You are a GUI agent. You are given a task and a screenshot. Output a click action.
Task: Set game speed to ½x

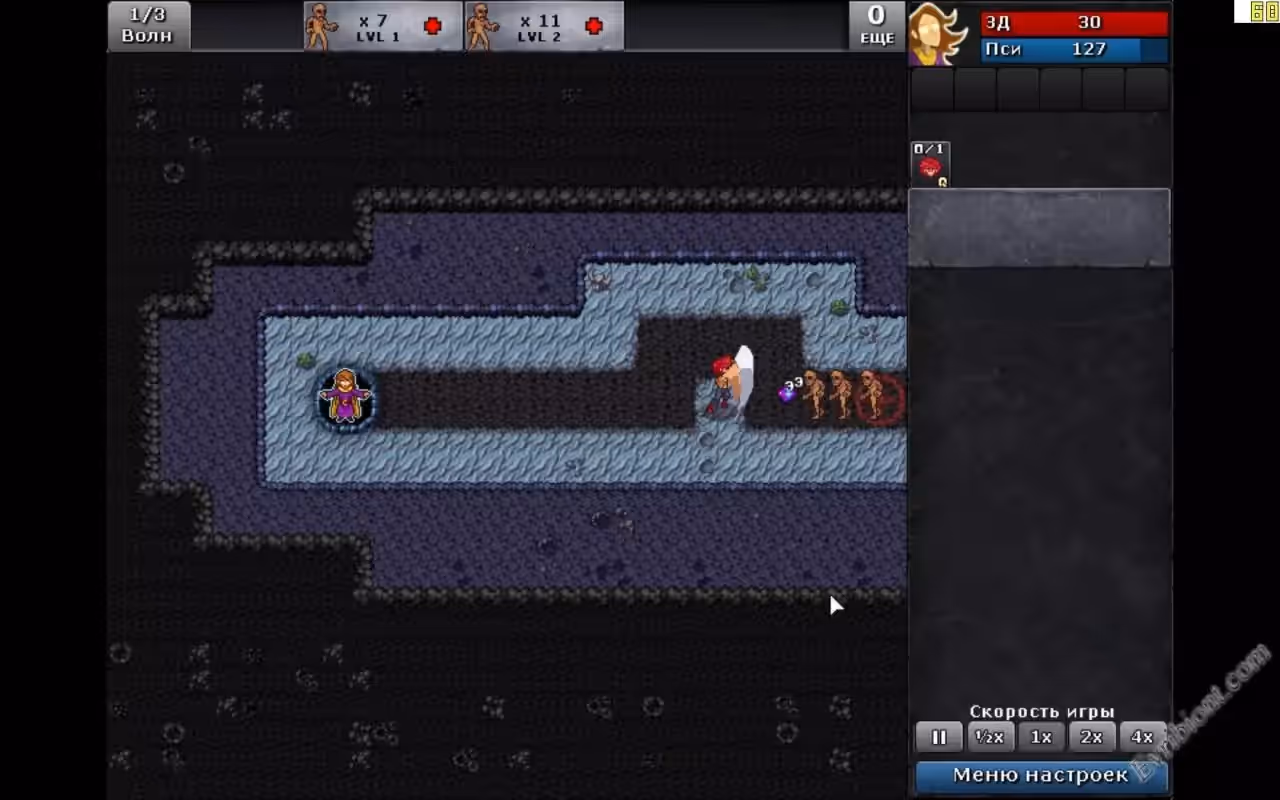(990, 737)
